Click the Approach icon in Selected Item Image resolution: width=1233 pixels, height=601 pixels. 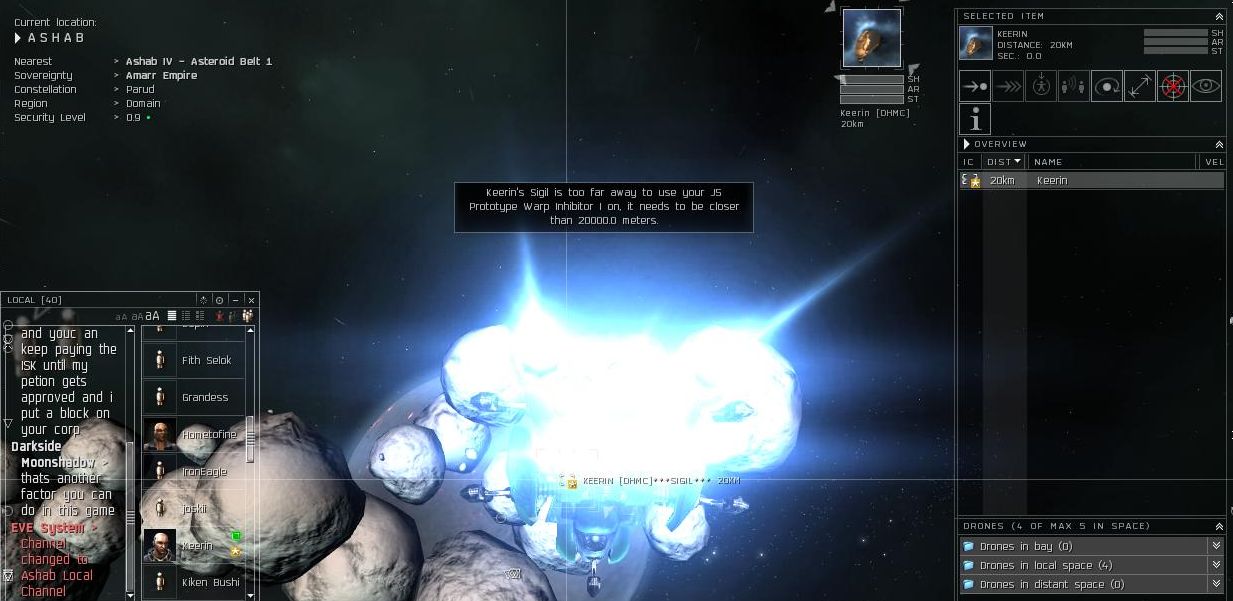point(975,87)
